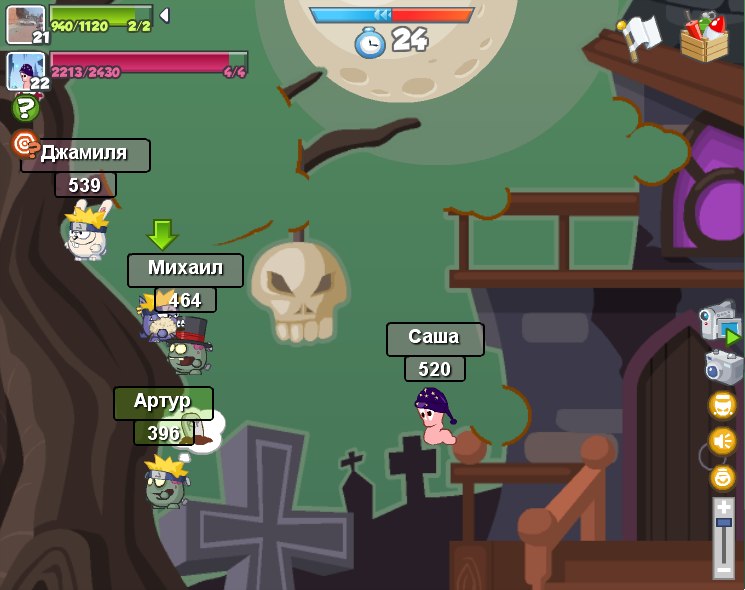Zoom out with the minus button
Screen dimensions: 745x590
click(x=723, y=569)
